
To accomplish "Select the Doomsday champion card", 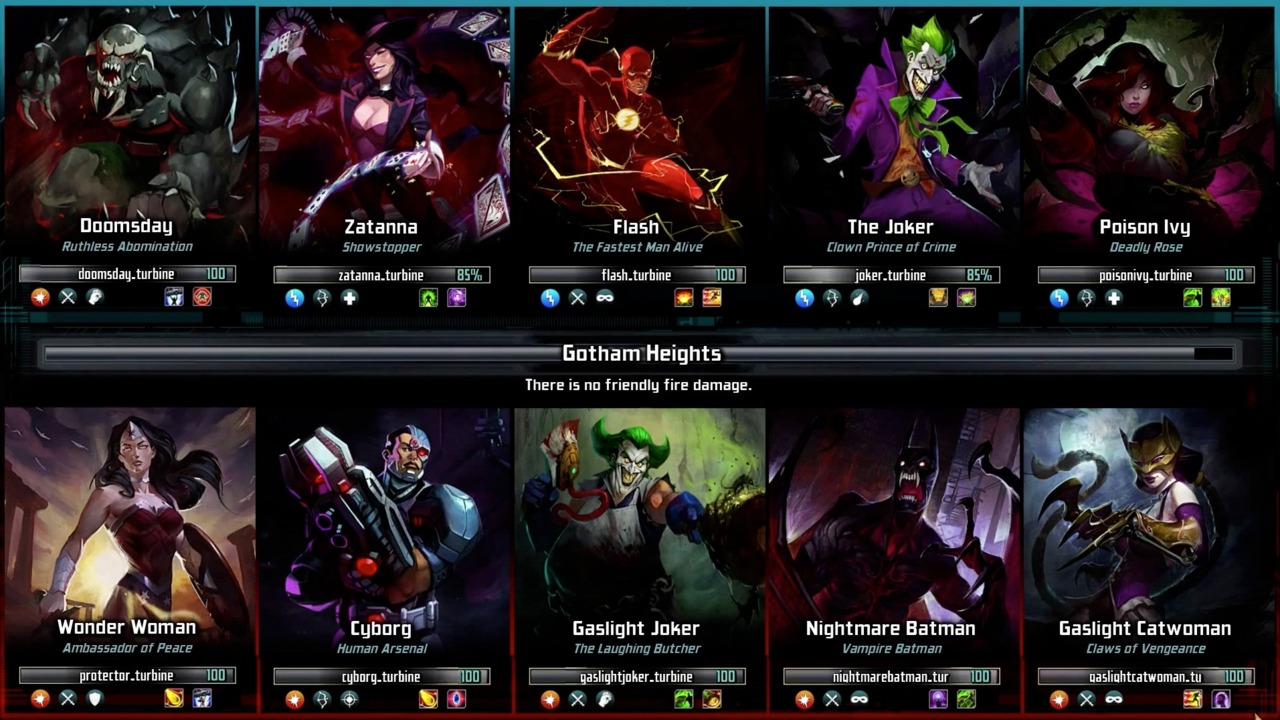I will point(127,130).
